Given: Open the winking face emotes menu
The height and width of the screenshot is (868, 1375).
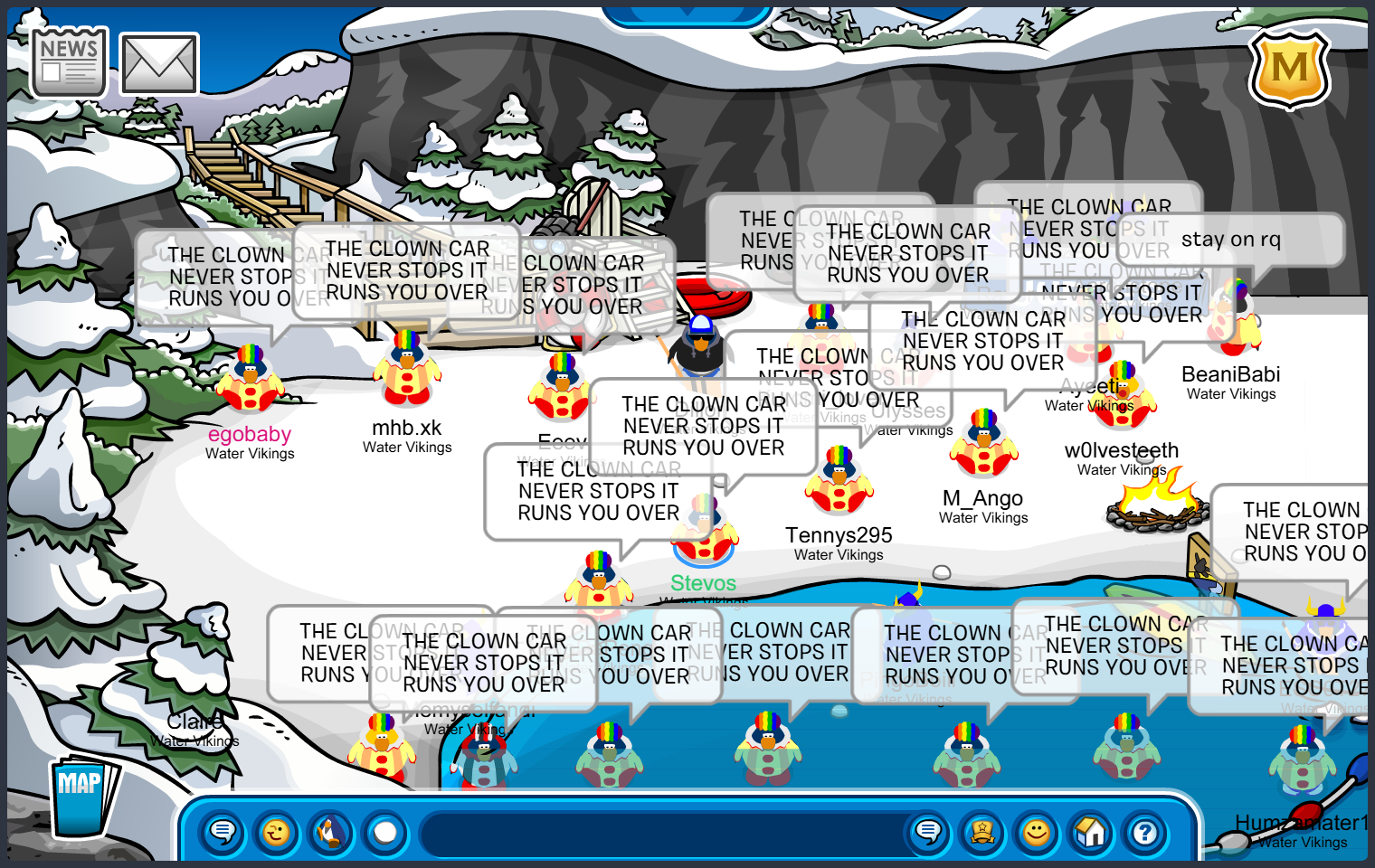Looking at the screenshot, I should tap(277, 831).
